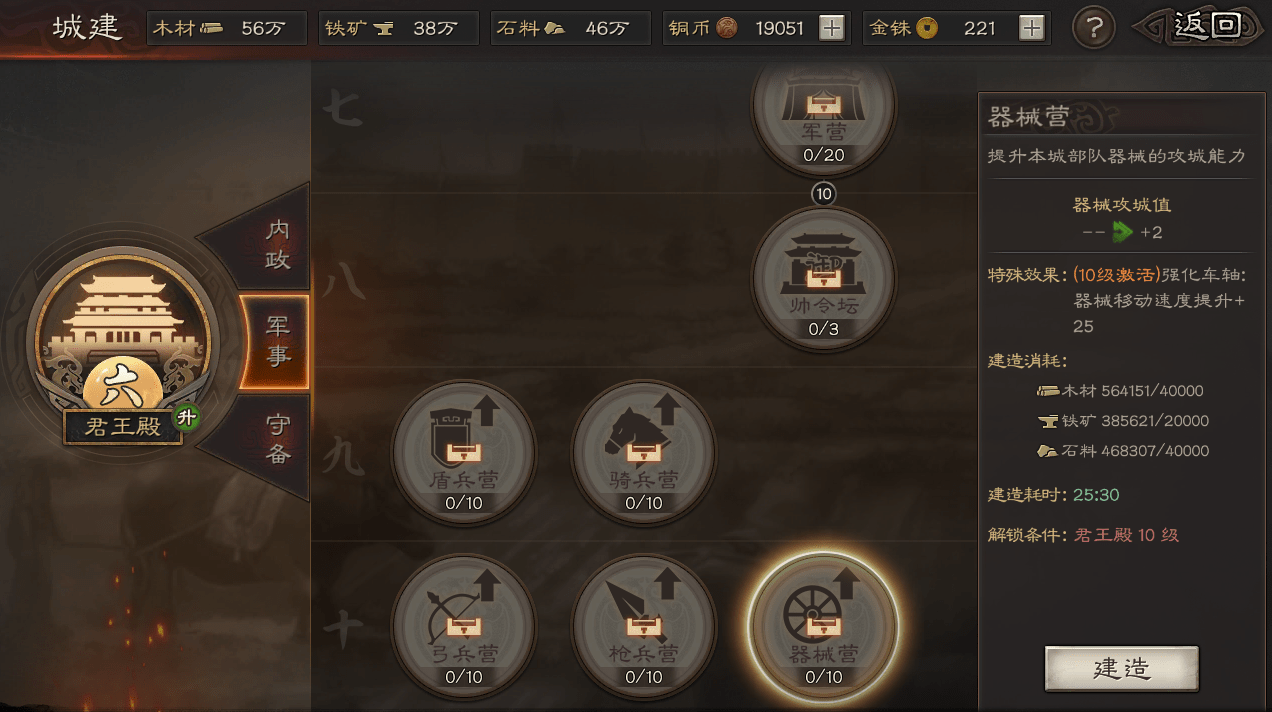Open the question mark help button
The width and height of the screenshot is (1272, 712).
(1093, 28)
